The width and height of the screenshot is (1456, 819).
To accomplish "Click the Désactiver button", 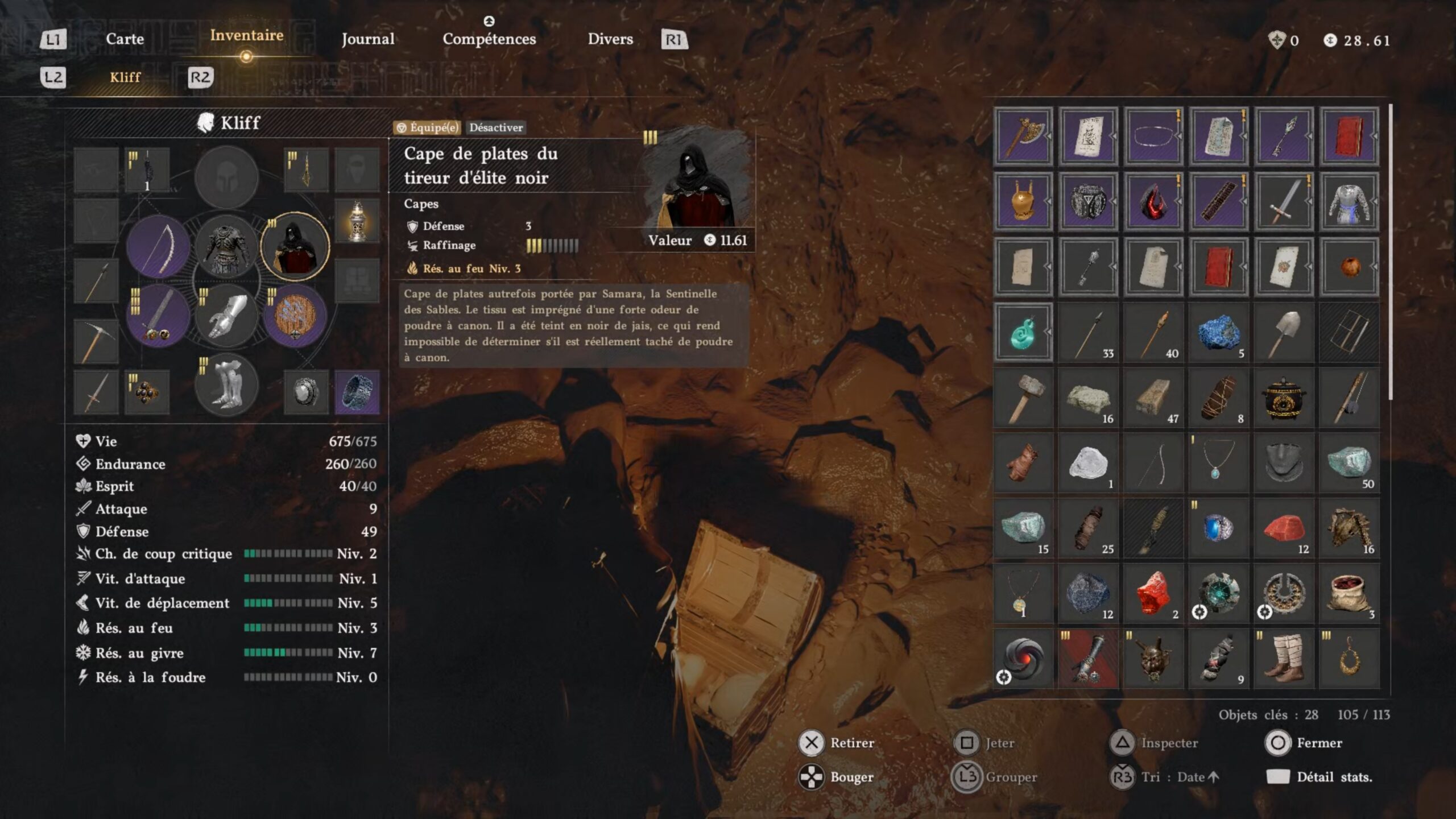I will (495, 127).
